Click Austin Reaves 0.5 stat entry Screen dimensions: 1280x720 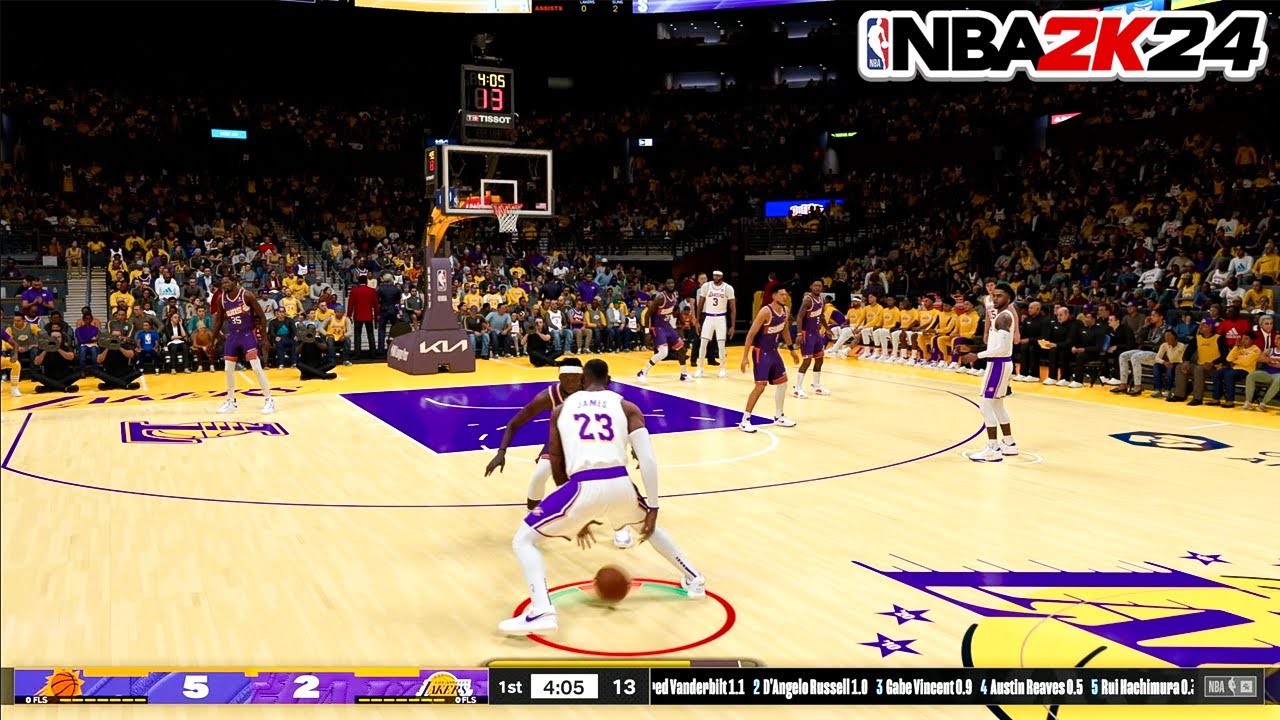tap(1030, 687)
